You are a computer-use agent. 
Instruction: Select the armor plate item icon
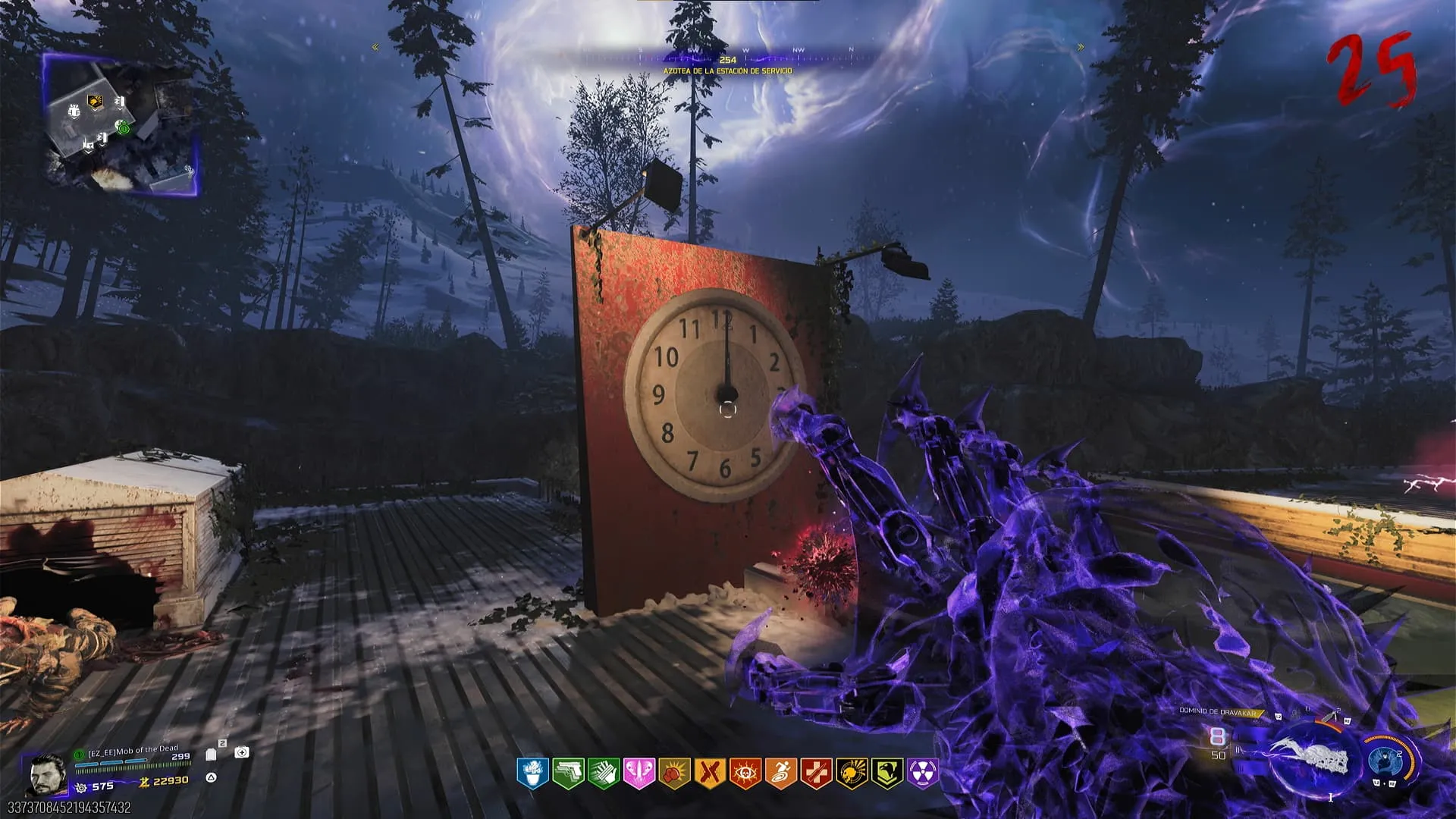tap(212, 753)
